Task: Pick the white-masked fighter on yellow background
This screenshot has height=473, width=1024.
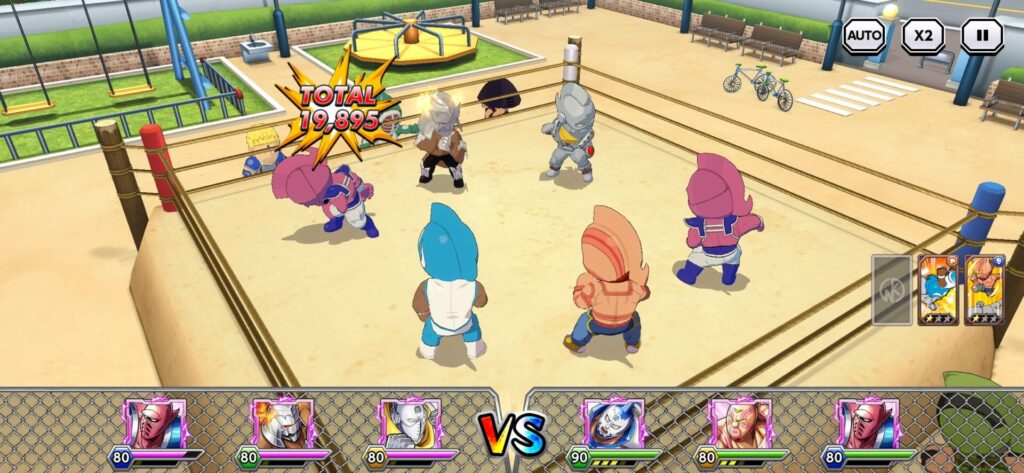Action: [x=410, y=423]
